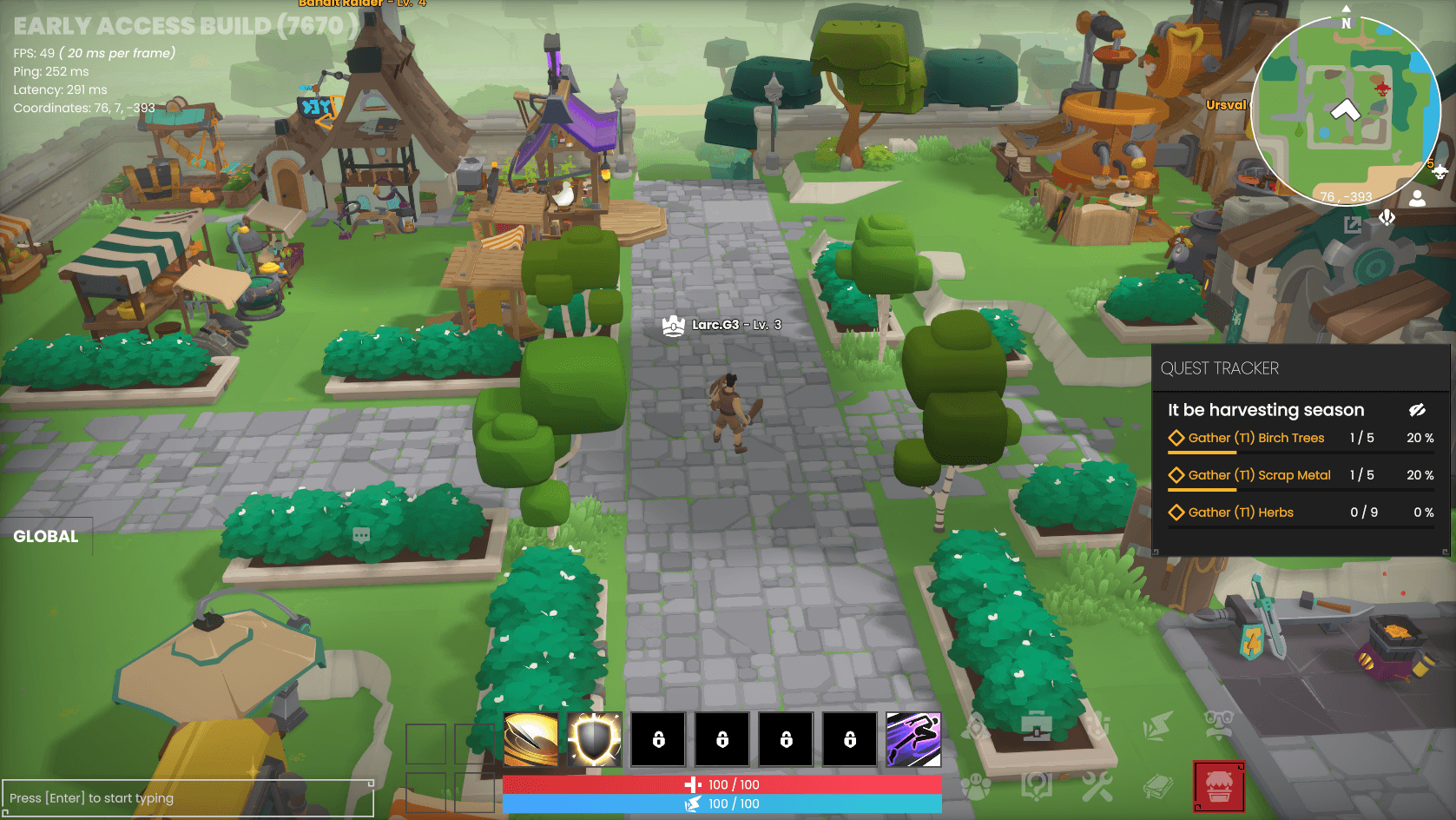Screen dimensions: 1456x820
Task: Select the Gather Birch Trees objective
Action: click(1255, 438)
